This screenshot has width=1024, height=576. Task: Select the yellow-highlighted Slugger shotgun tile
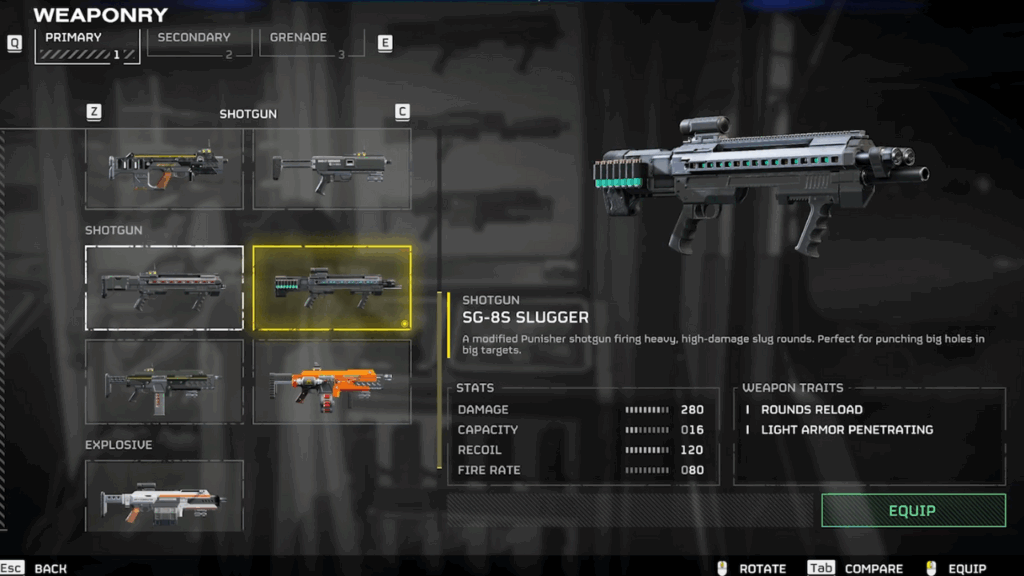click(x=332, y=287)
